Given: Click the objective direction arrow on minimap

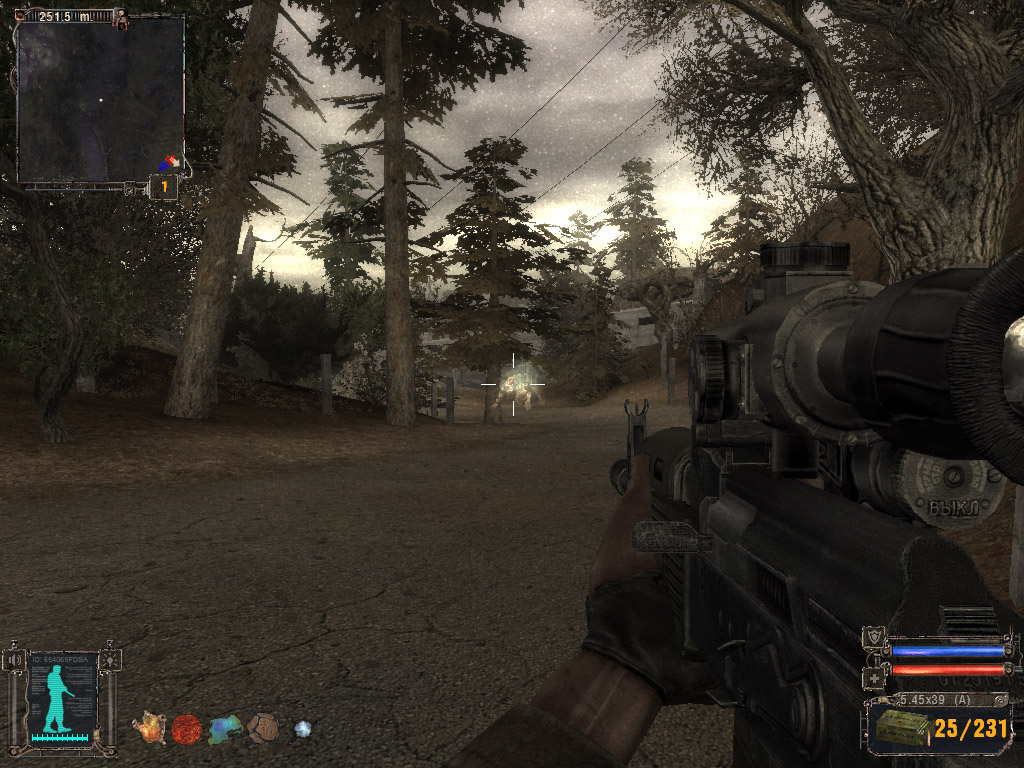Looking at the screenshot, I should coord(170,161).
